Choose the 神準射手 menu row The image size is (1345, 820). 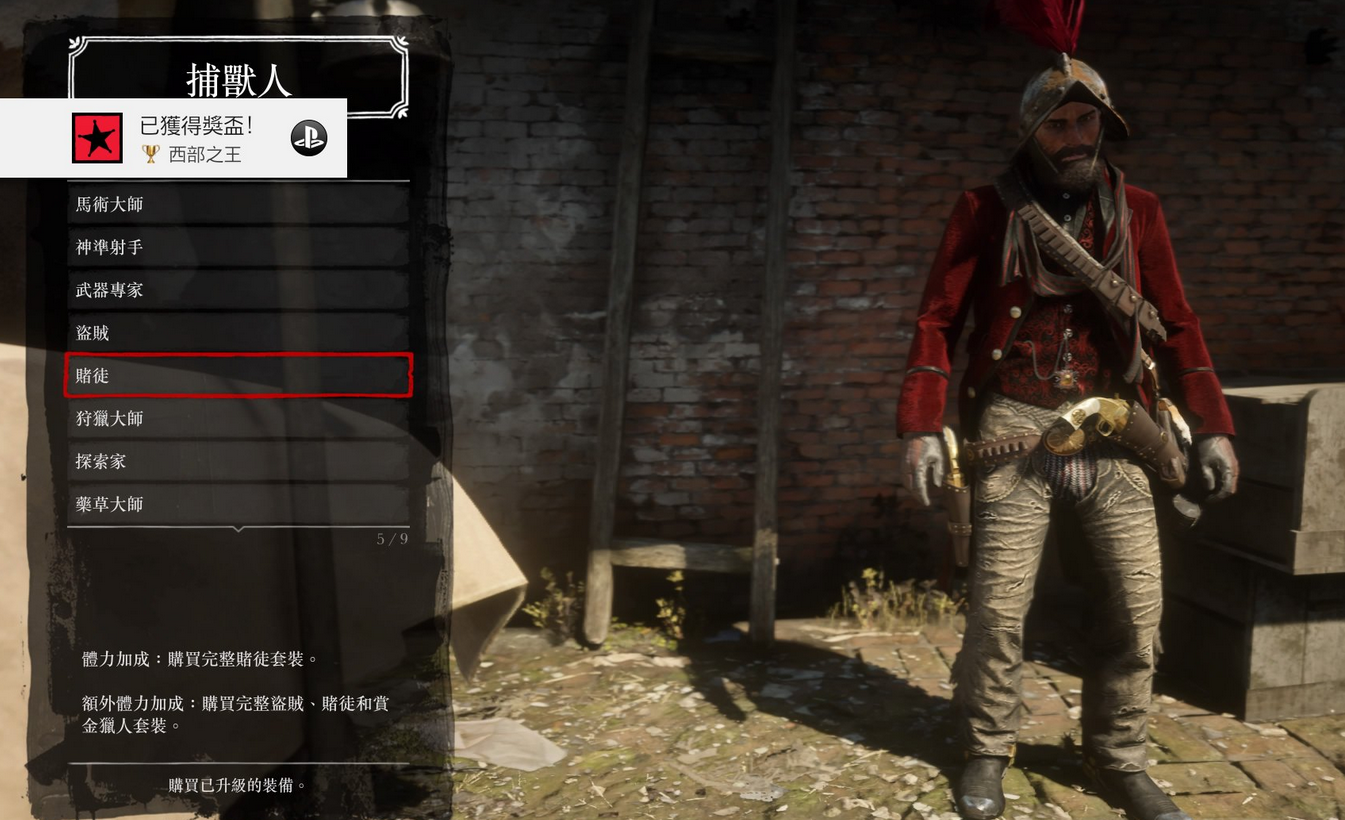point(238,247)
